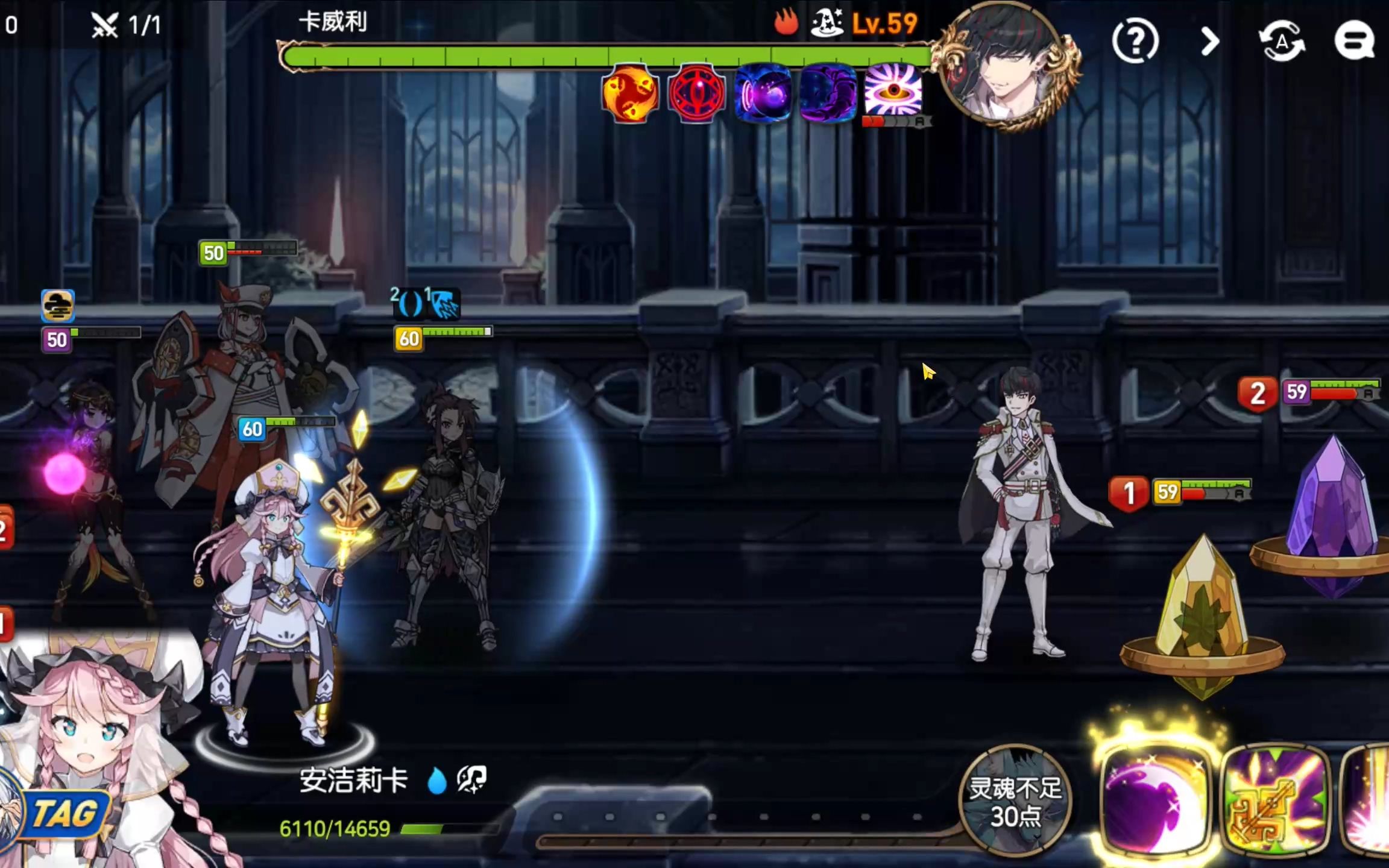
Task: Tap the TAG swap button
Action: coord(63,814)
